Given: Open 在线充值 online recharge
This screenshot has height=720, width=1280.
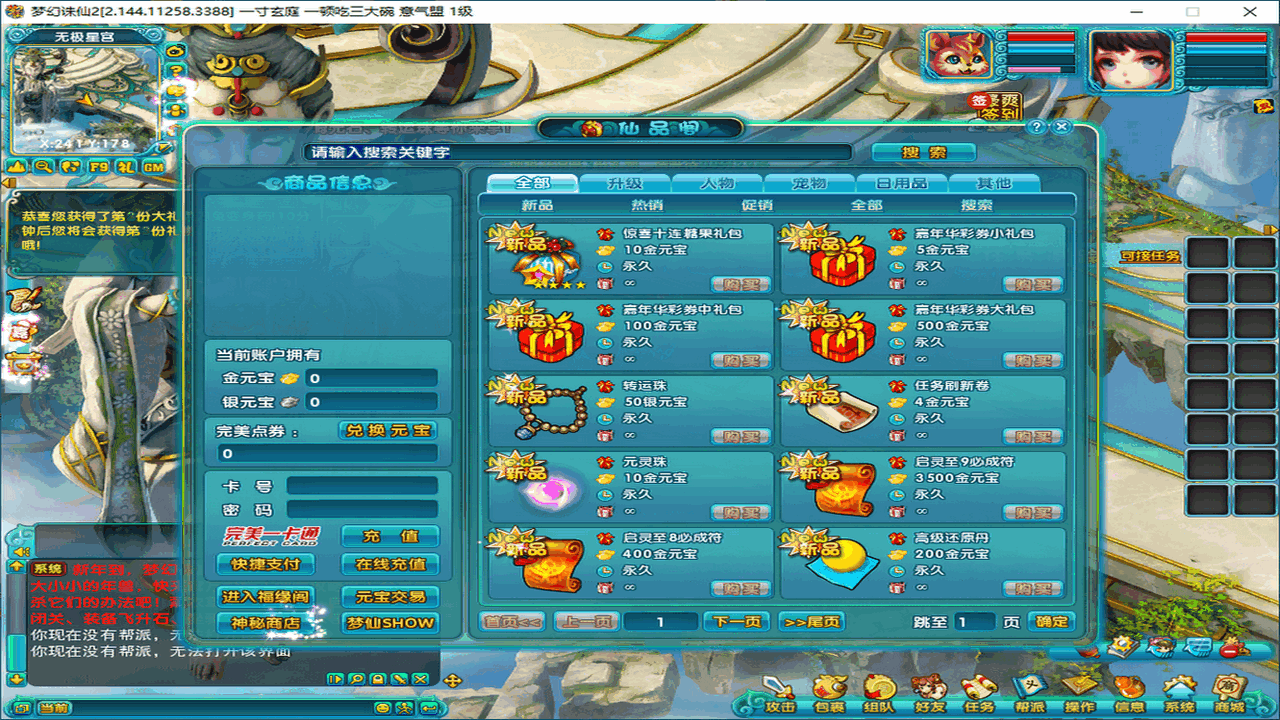Looking at the screenshot, I should click(x=390, y=564).
